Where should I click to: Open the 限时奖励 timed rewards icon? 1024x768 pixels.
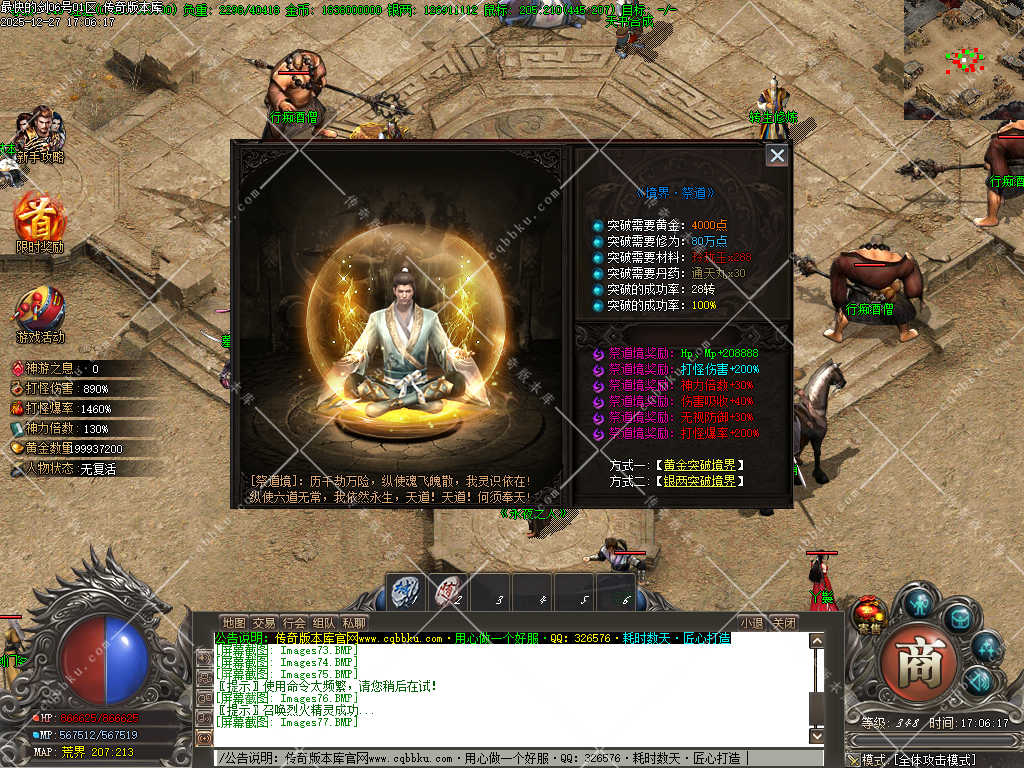pos(40,220)
